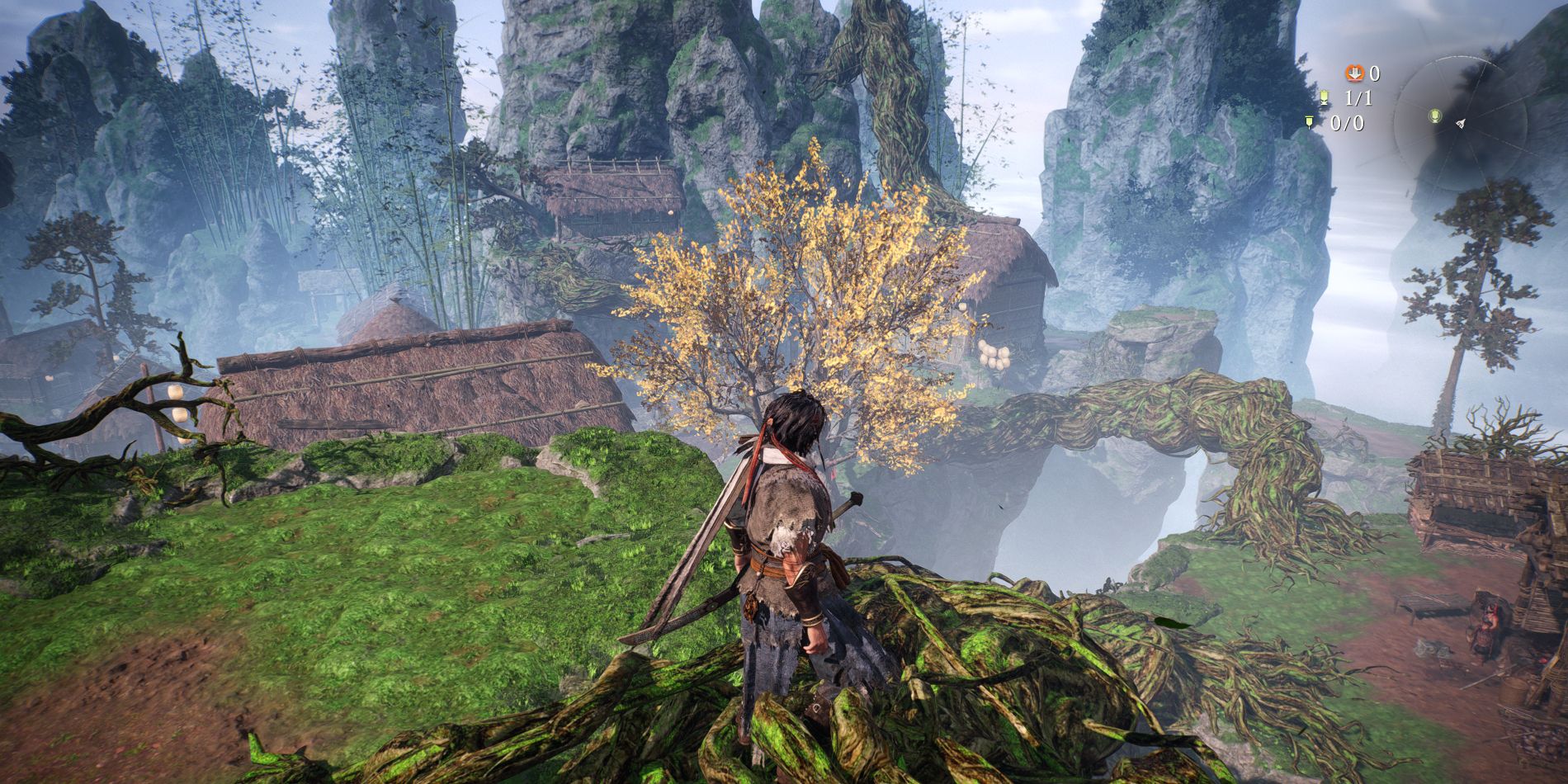The height and width of the screenshot is (784, 1568).
Task: Click the 0 counter beside the orange icon
Action: 1374,74
